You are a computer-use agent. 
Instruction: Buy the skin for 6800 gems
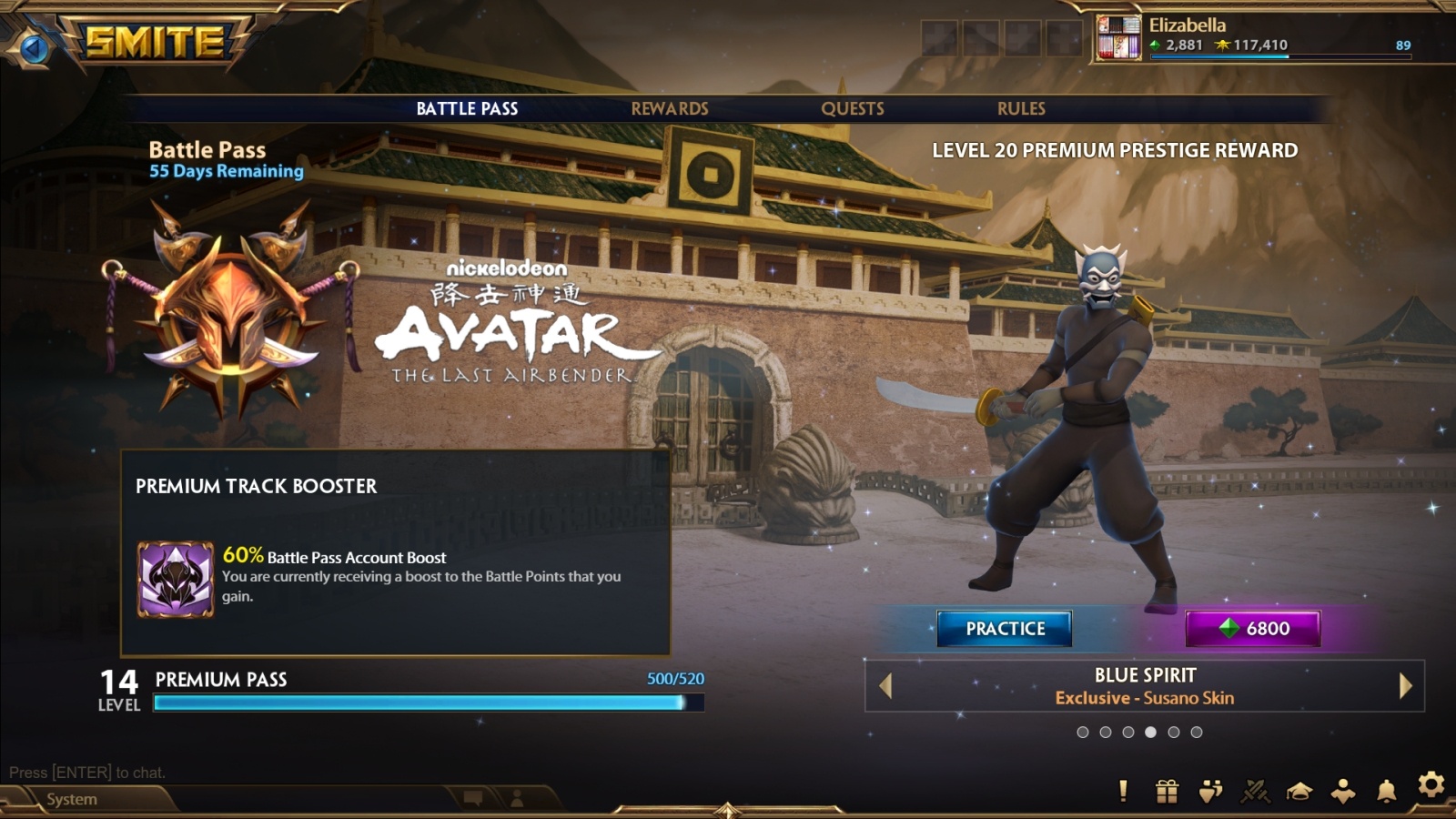point(1252,629)
